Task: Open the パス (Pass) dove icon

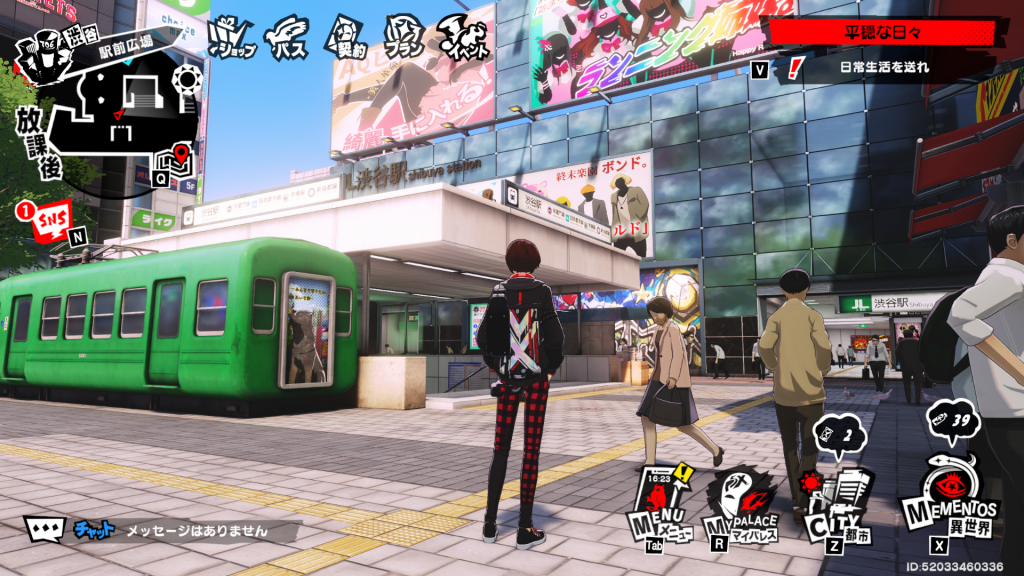Action: coord(291,36)
